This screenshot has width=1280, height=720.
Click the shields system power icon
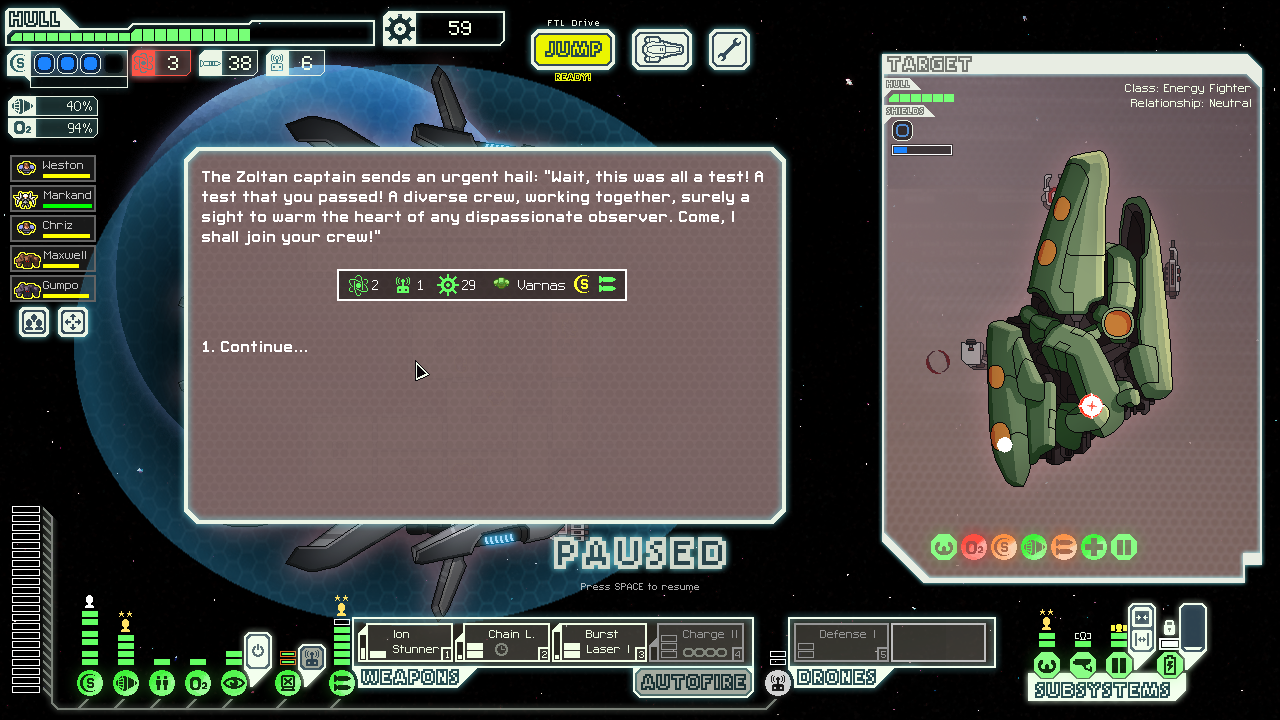tap(90, 683)
